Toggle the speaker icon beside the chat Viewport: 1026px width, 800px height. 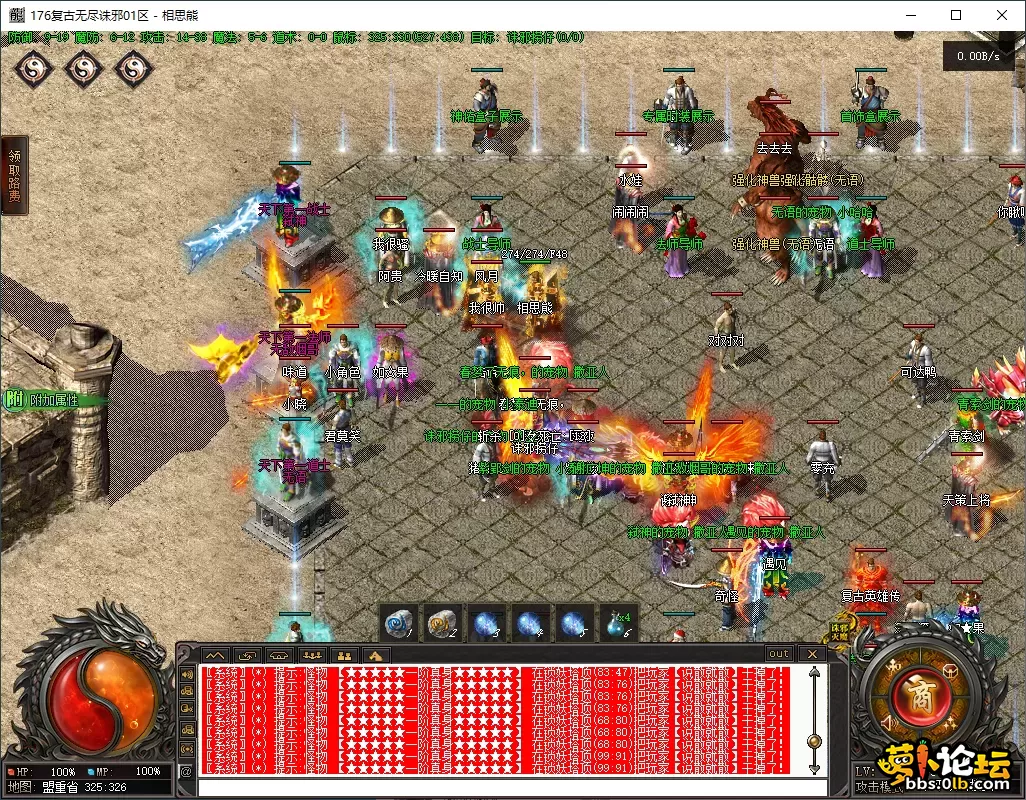click(x=187, y=675)
